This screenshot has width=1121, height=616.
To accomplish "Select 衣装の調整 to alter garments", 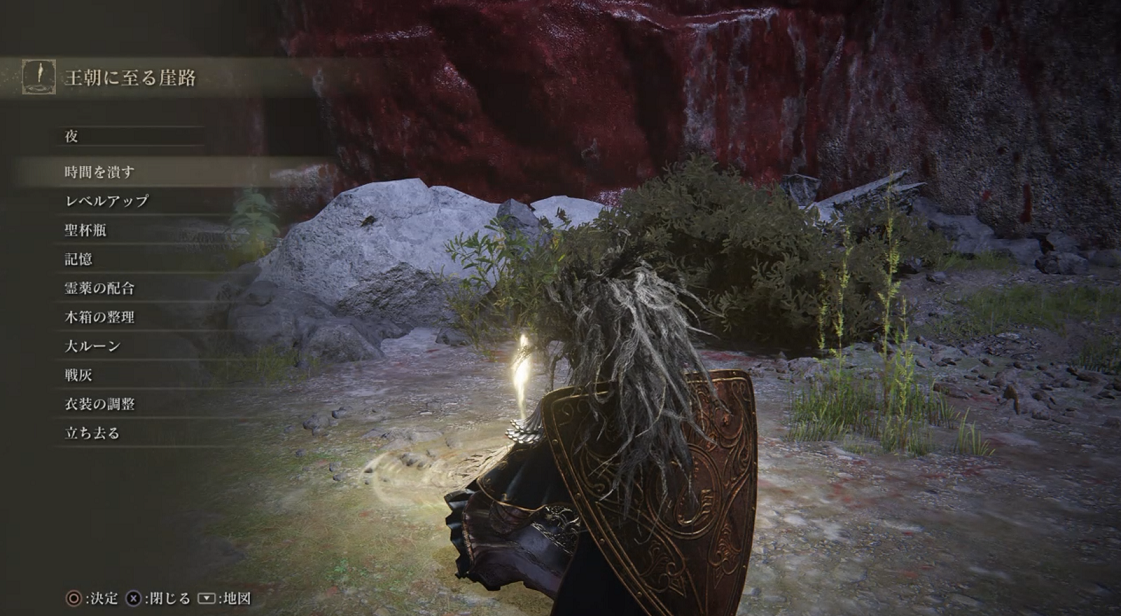I will (99, 404).
